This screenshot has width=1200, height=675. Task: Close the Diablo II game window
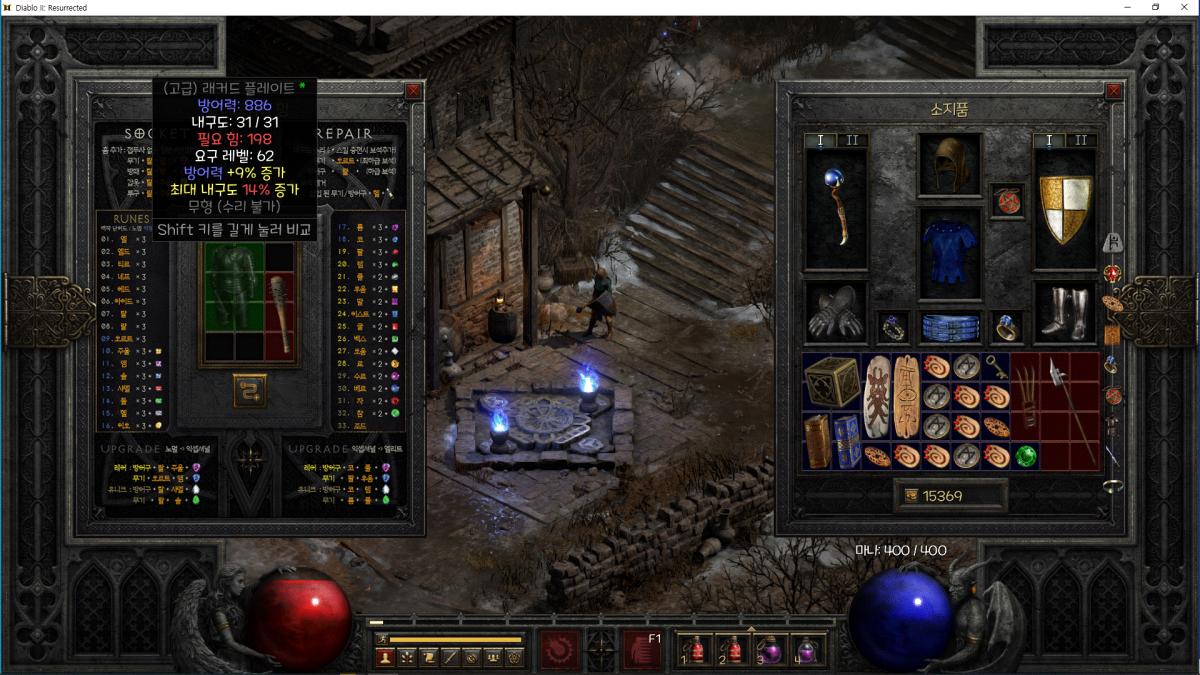(x=1184, y=7)
